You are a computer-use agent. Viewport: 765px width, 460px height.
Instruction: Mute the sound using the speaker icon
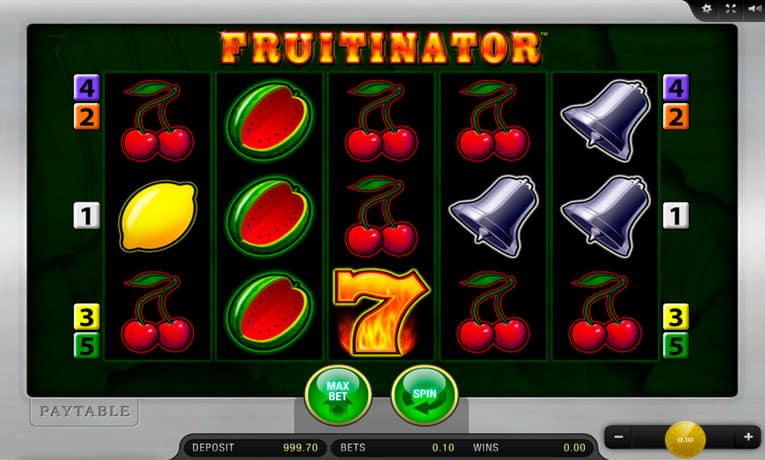click(752, 8)
